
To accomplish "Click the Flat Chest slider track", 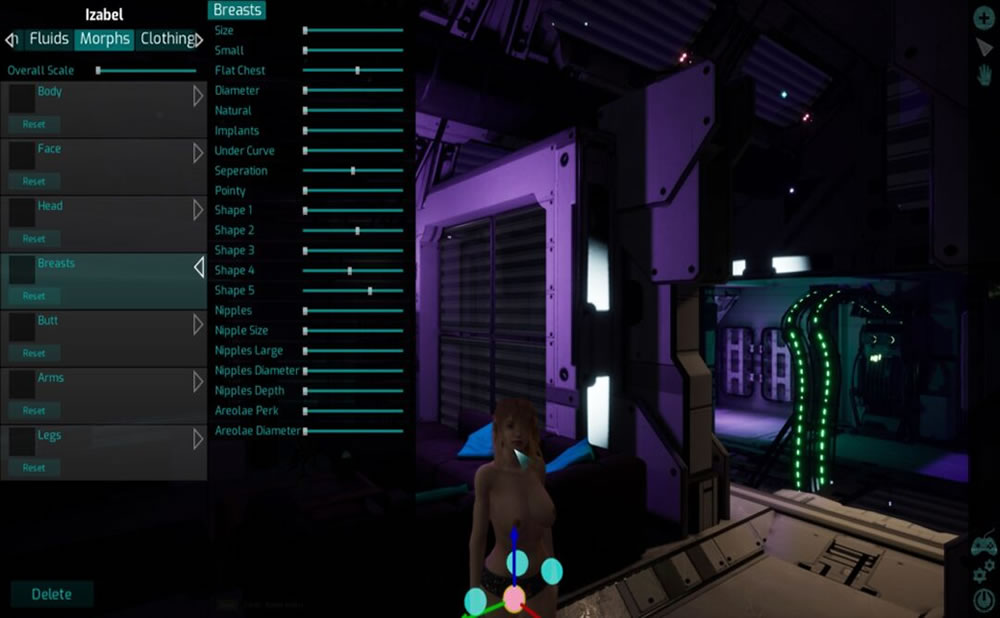I will pyautogui.click(x=353, y=71).
